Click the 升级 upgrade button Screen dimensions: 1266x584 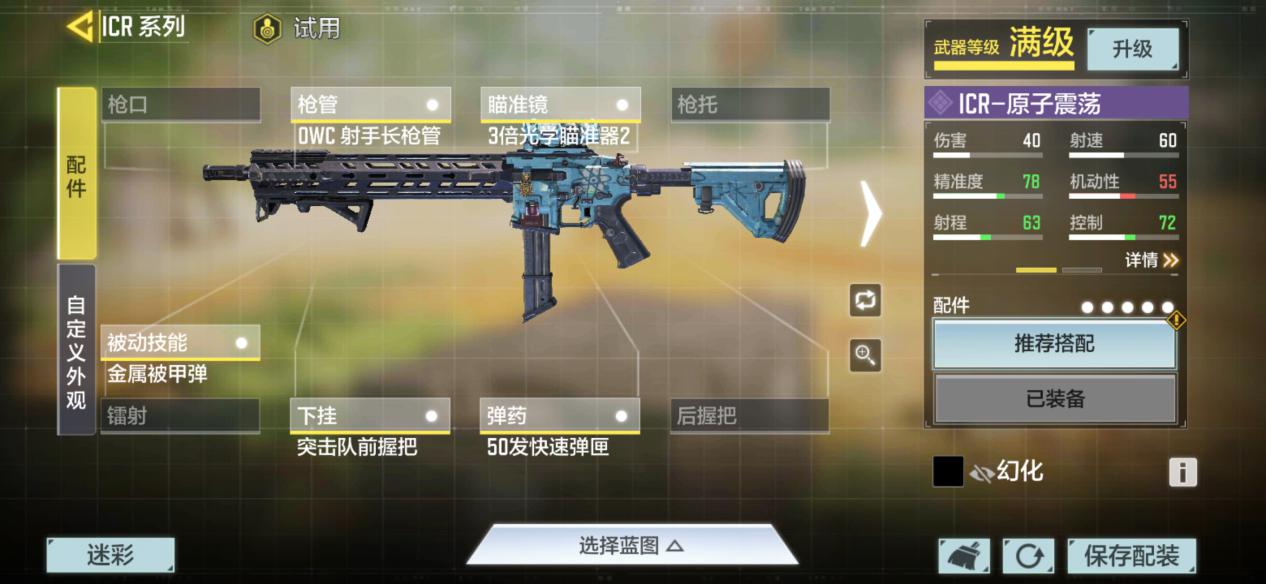(1132, 49)
